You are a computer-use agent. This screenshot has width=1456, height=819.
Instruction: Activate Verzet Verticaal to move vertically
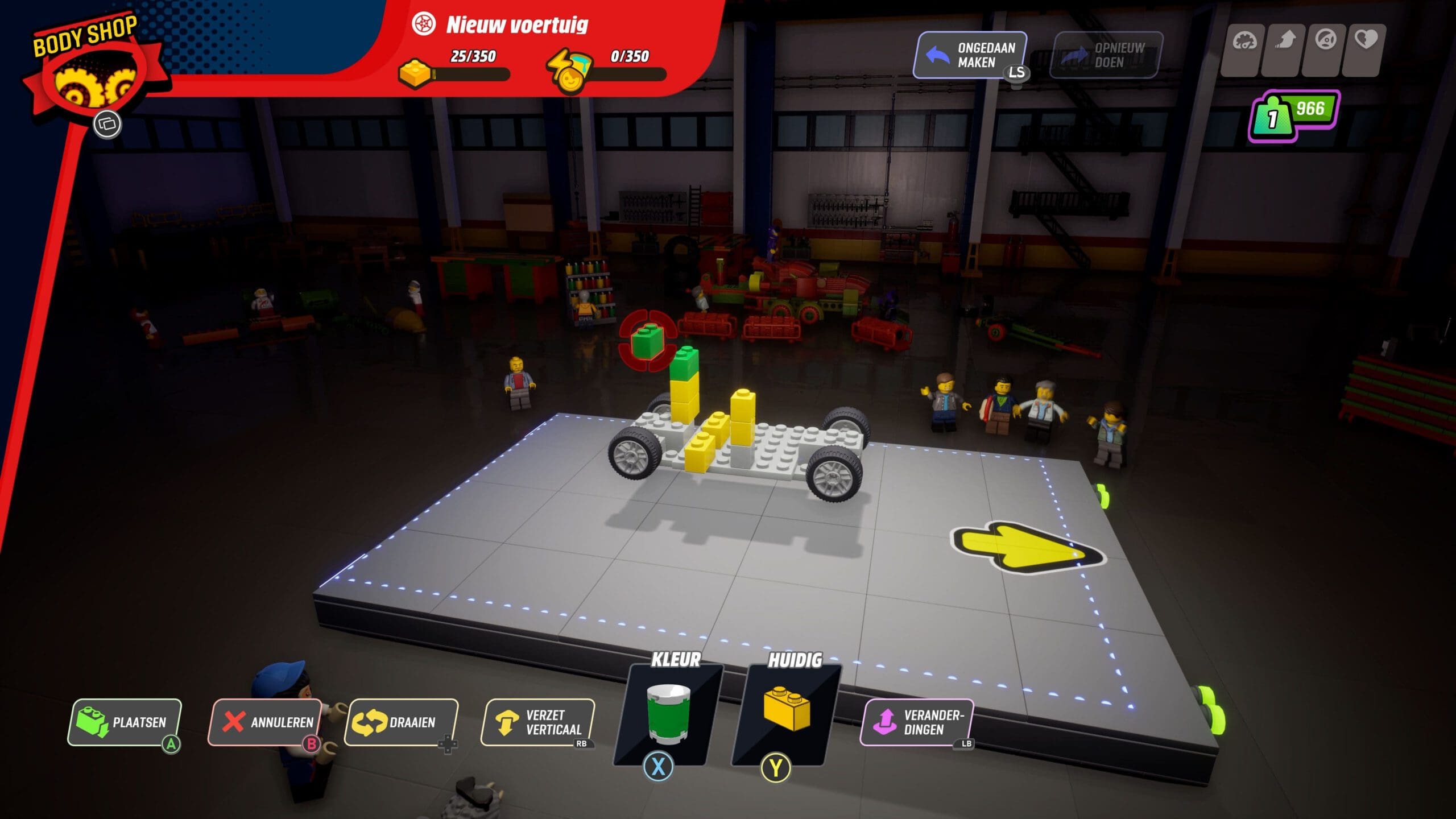tap(537, 722)
